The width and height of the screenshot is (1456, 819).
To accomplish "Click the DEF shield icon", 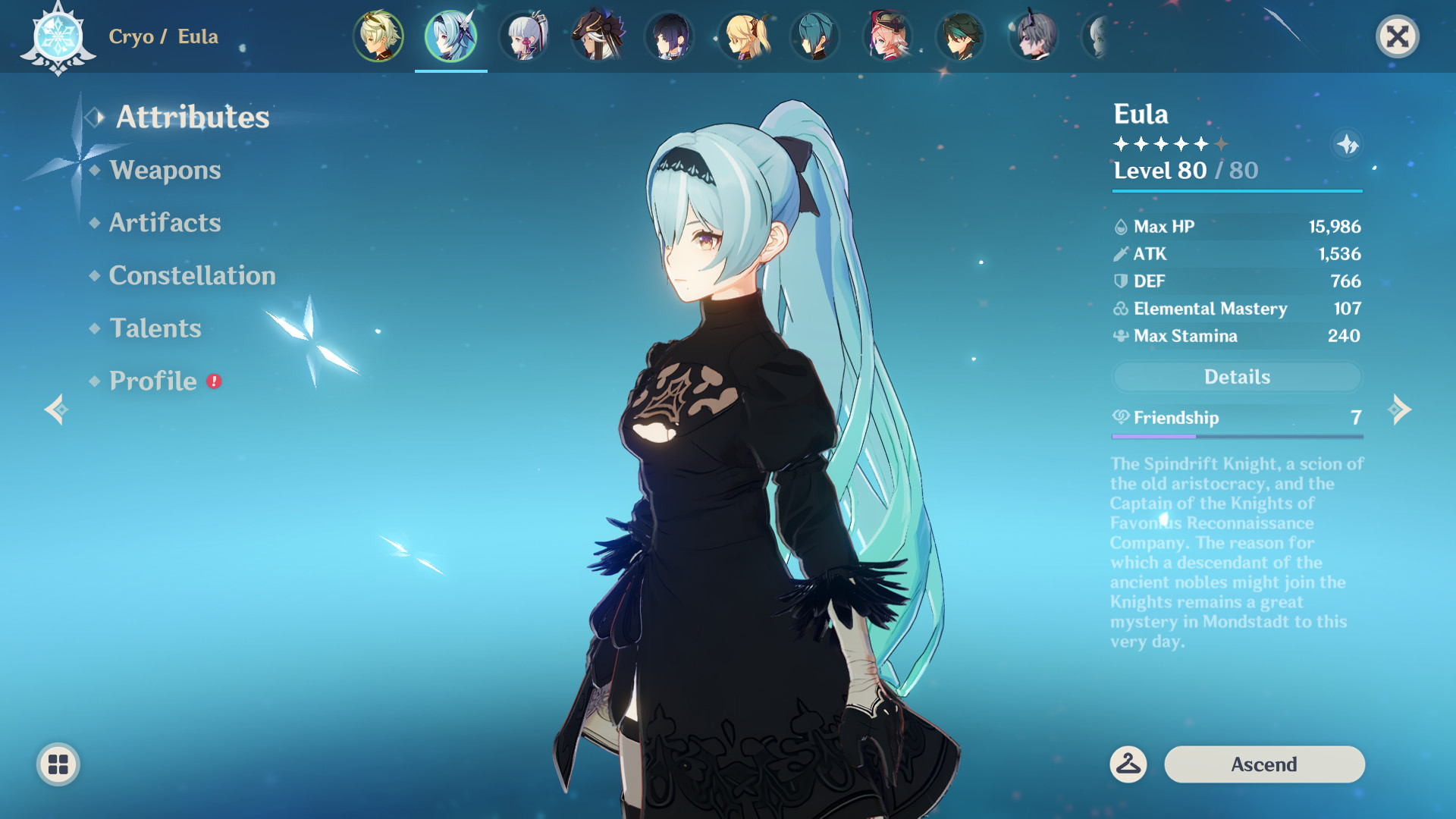I will [x=1119, y=281].
